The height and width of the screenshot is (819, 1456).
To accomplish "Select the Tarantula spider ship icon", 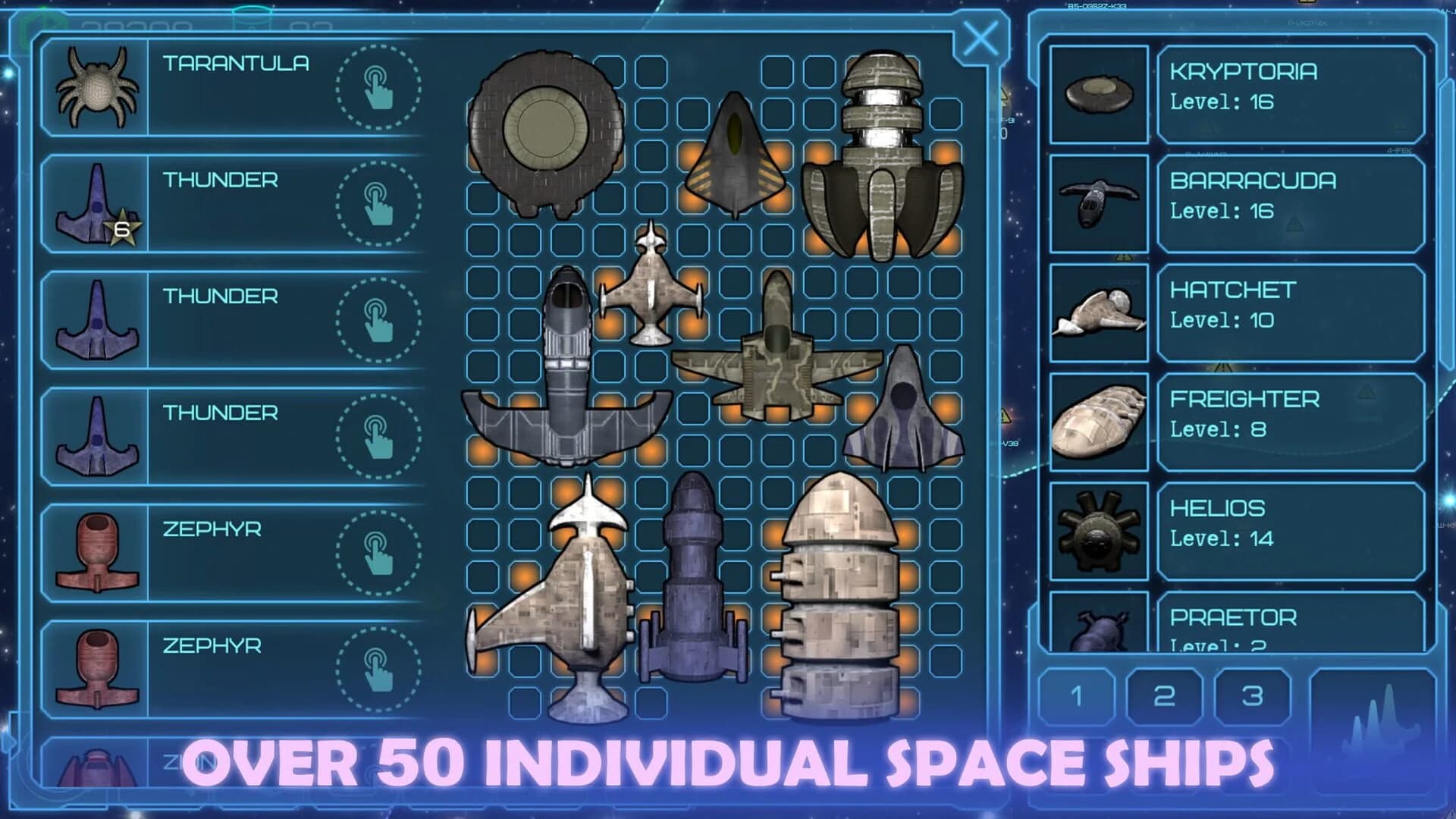I will click(x=99, y=87).
